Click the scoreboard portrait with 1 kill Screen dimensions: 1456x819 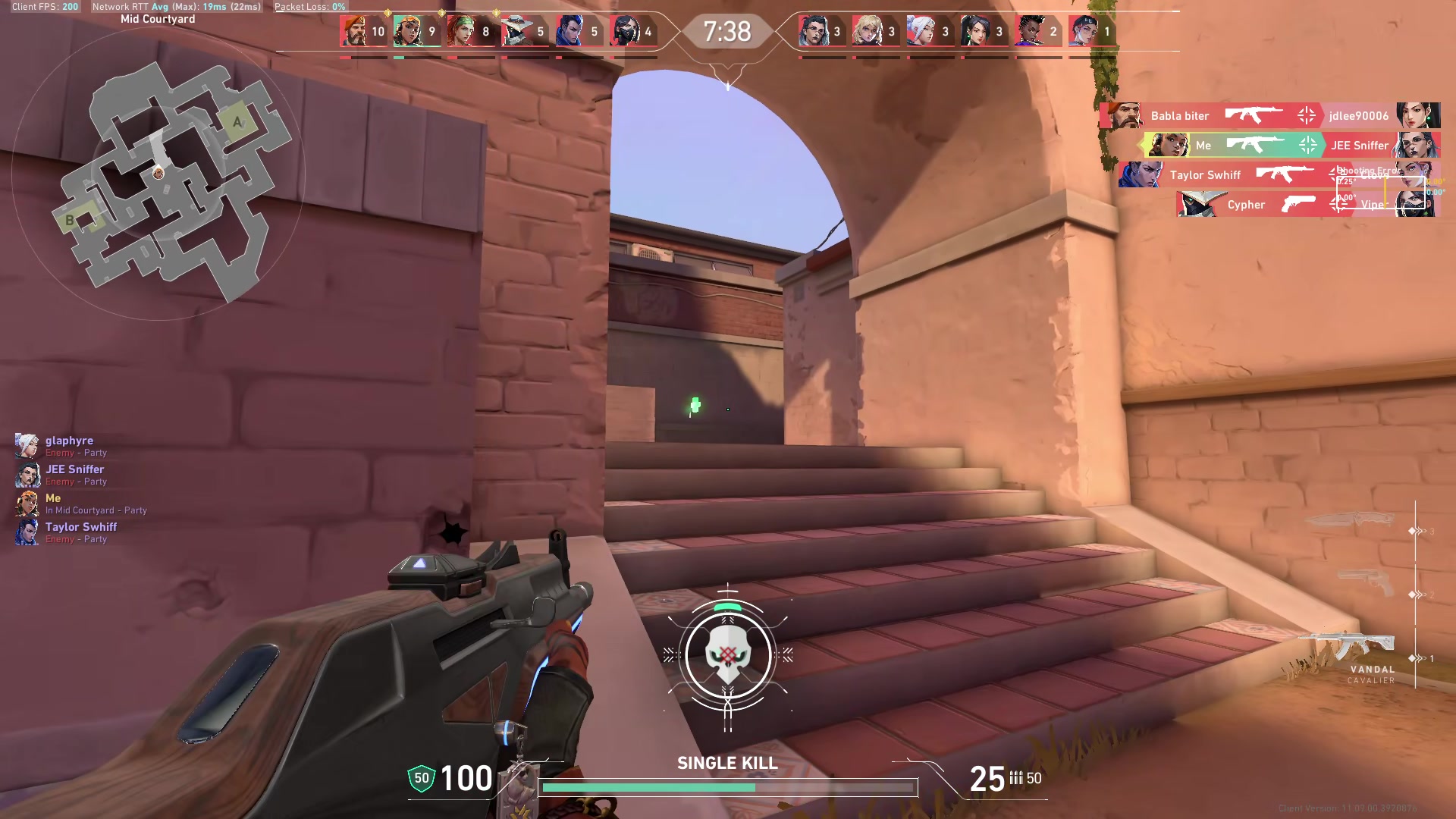click(1083, 32)
